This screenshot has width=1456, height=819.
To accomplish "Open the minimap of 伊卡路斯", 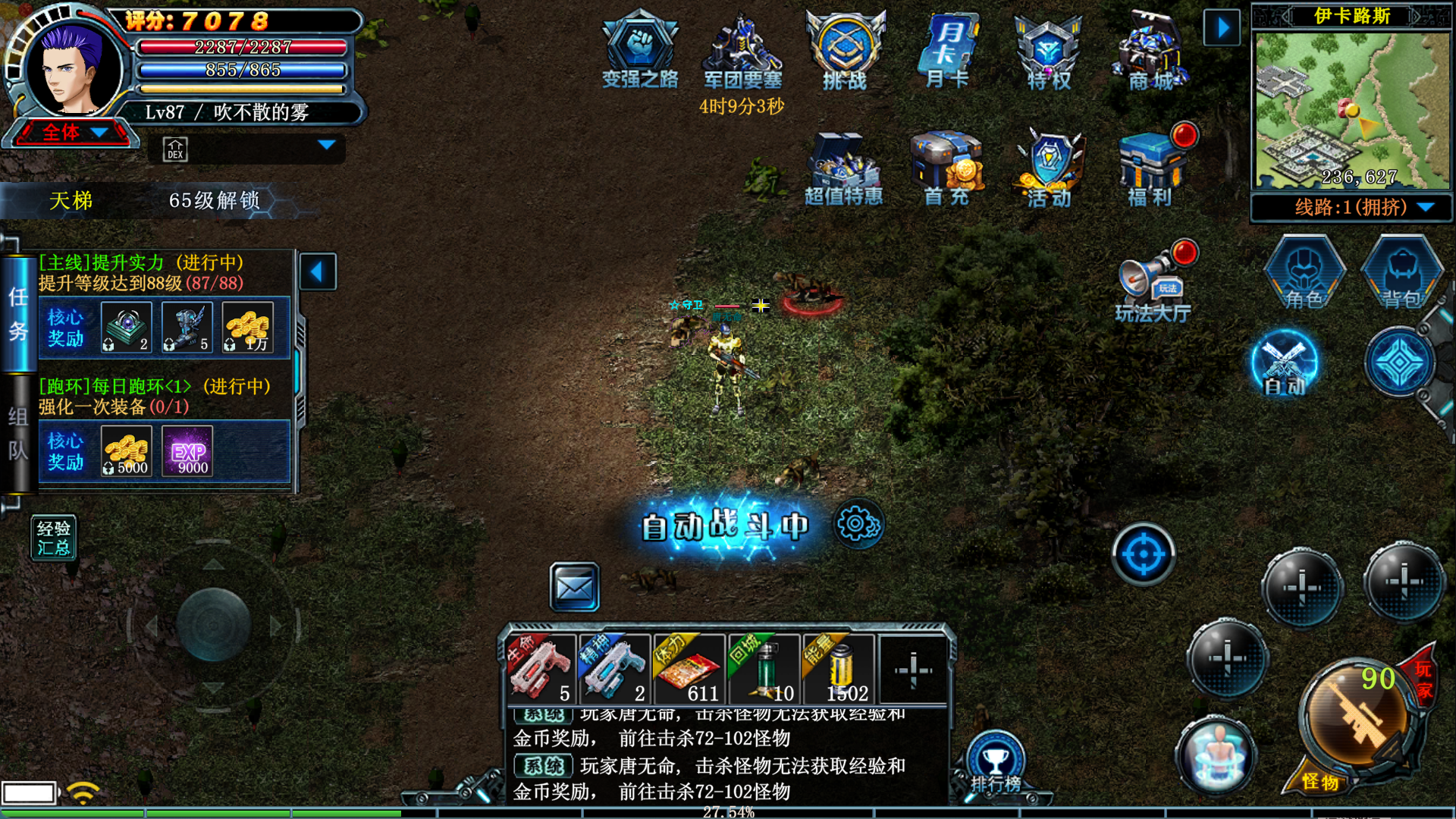I will coord(1352,110).
